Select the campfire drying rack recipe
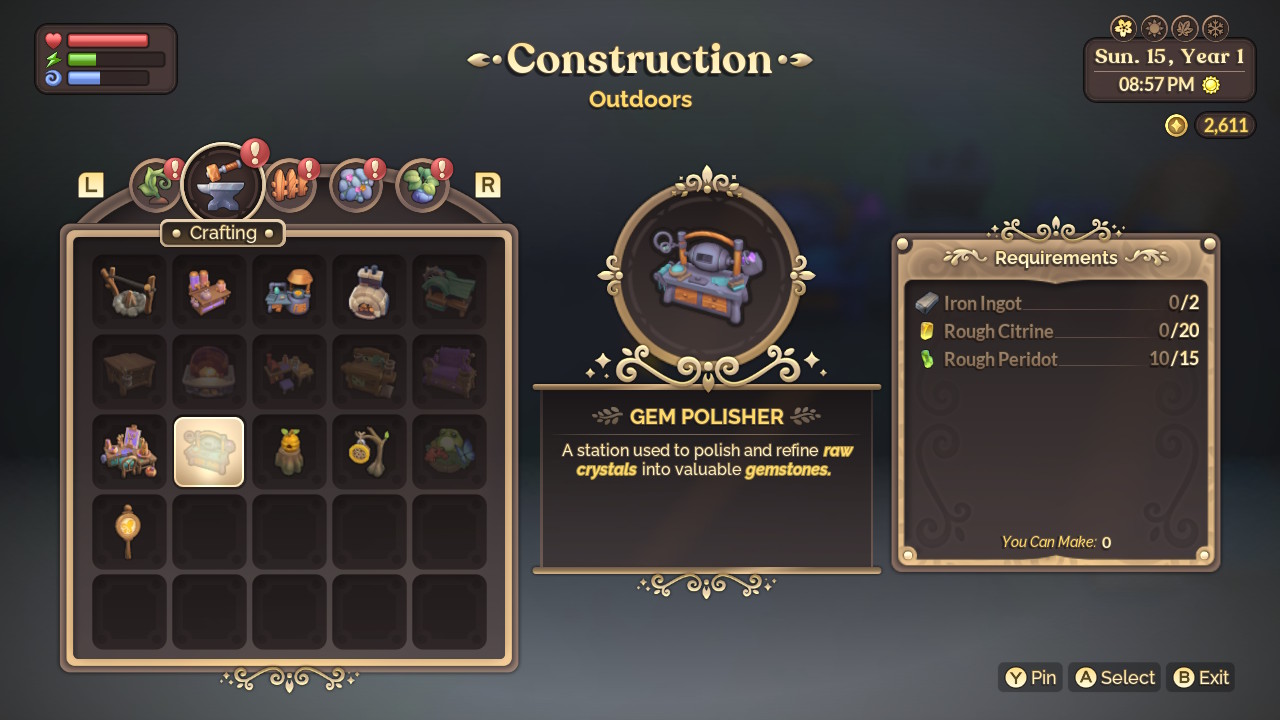Viewport: 1280px width, 720px height. click(129, 290)
